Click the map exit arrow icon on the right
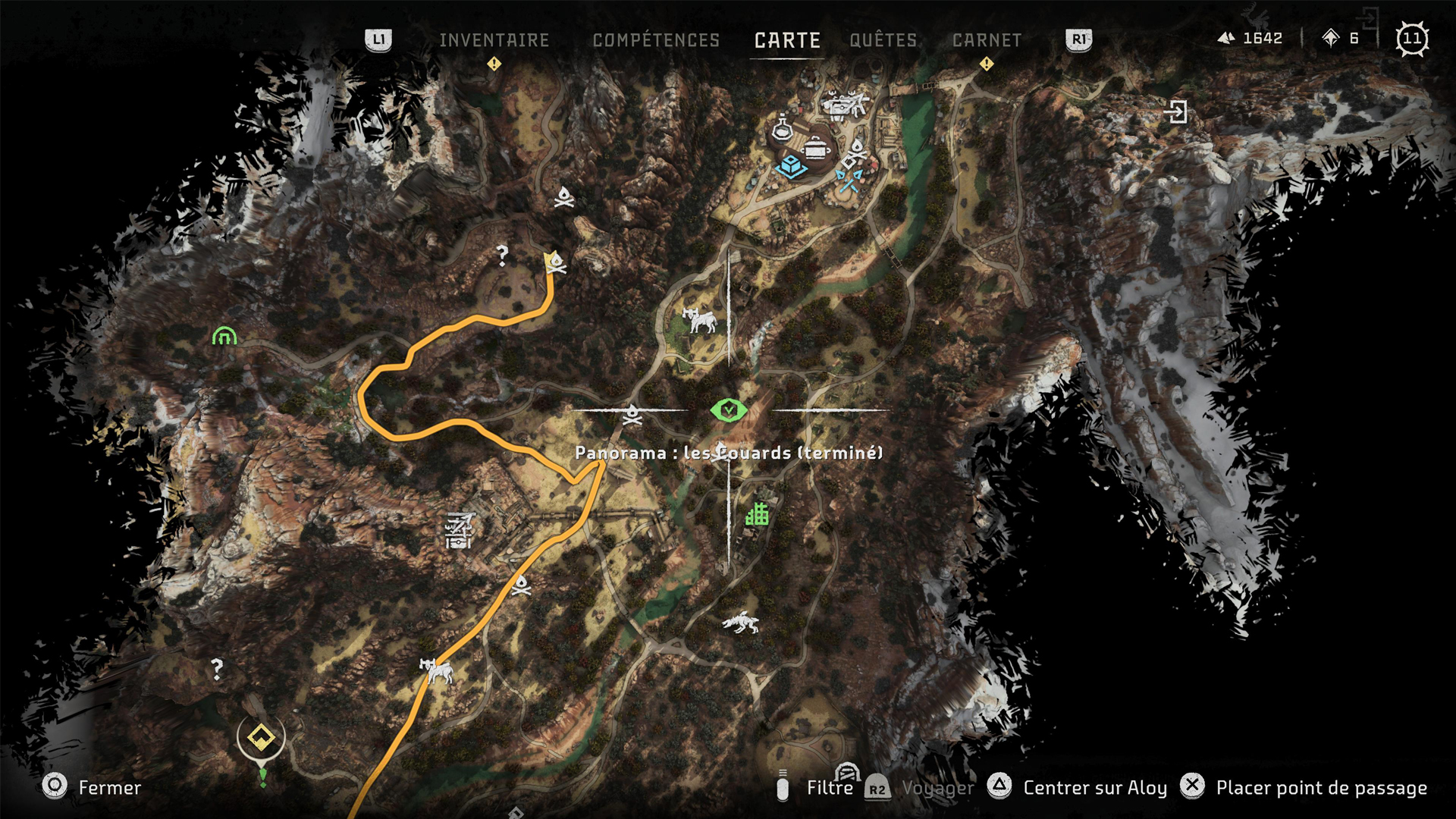 point(1178,111)
